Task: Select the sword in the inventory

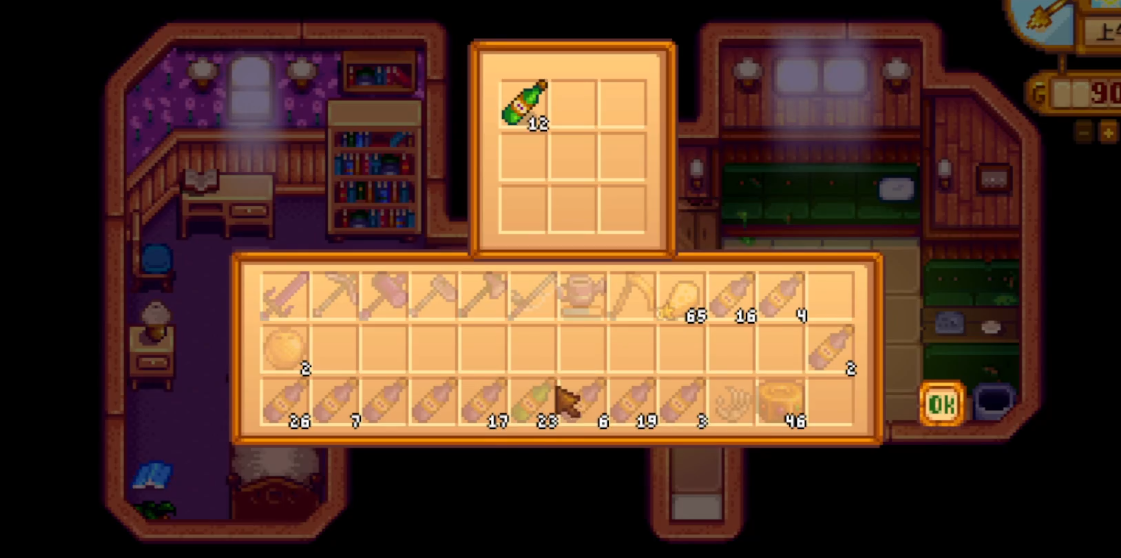Action: click(x=285, y=297)
